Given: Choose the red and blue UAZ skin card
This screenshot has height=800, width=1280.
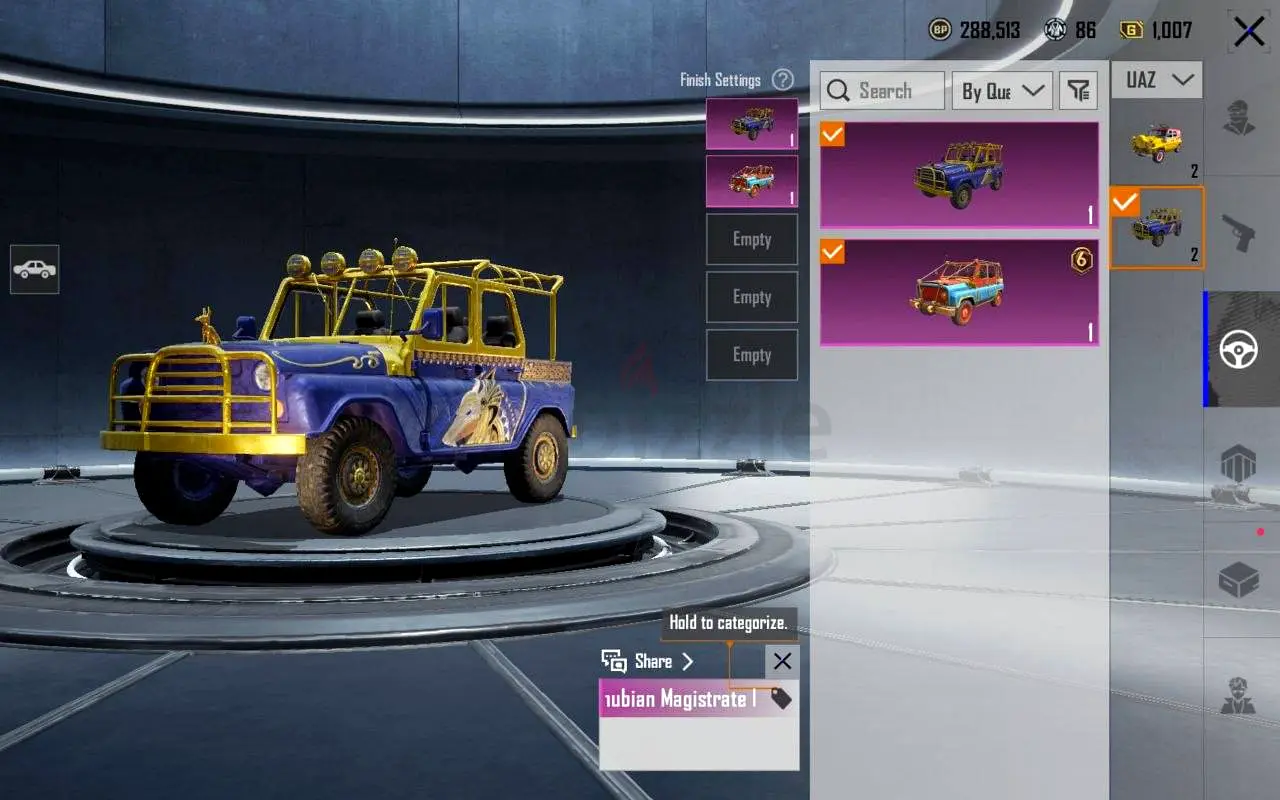Looking at the screenshot, I should tap(959, 292).
